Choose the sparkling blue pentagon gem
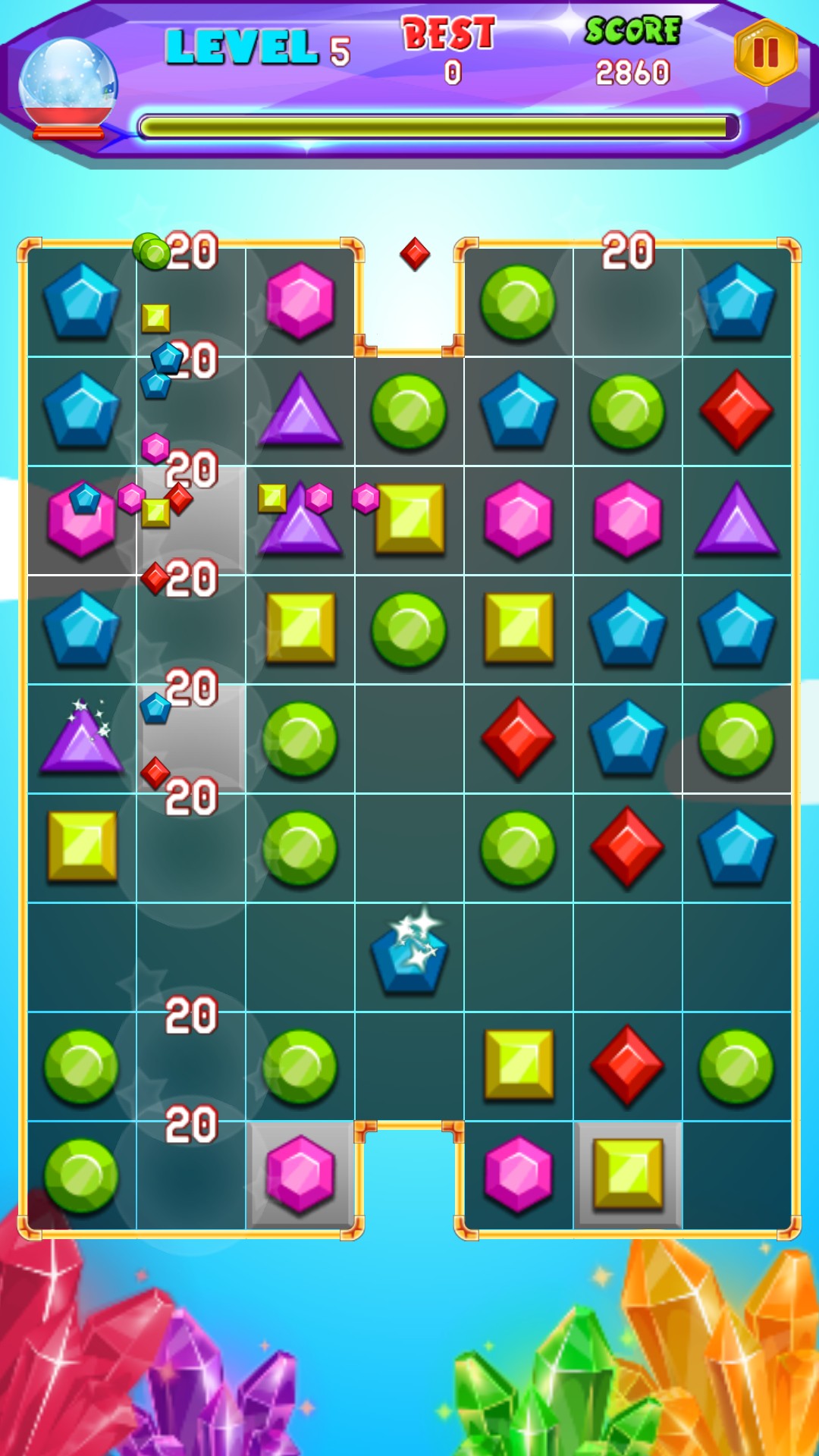The width and height of the screenshot is (819, 1456). pyautogui.click(x=409, y=955)
